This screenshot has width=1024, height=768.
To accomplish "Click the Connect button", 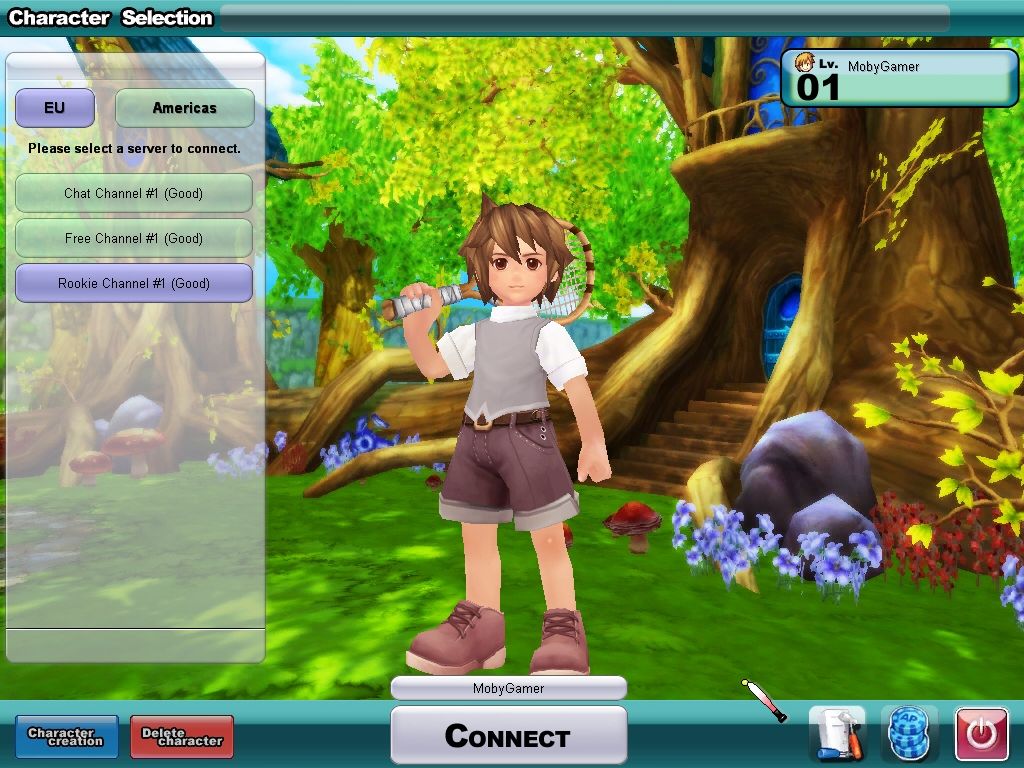I will (508, 736).
